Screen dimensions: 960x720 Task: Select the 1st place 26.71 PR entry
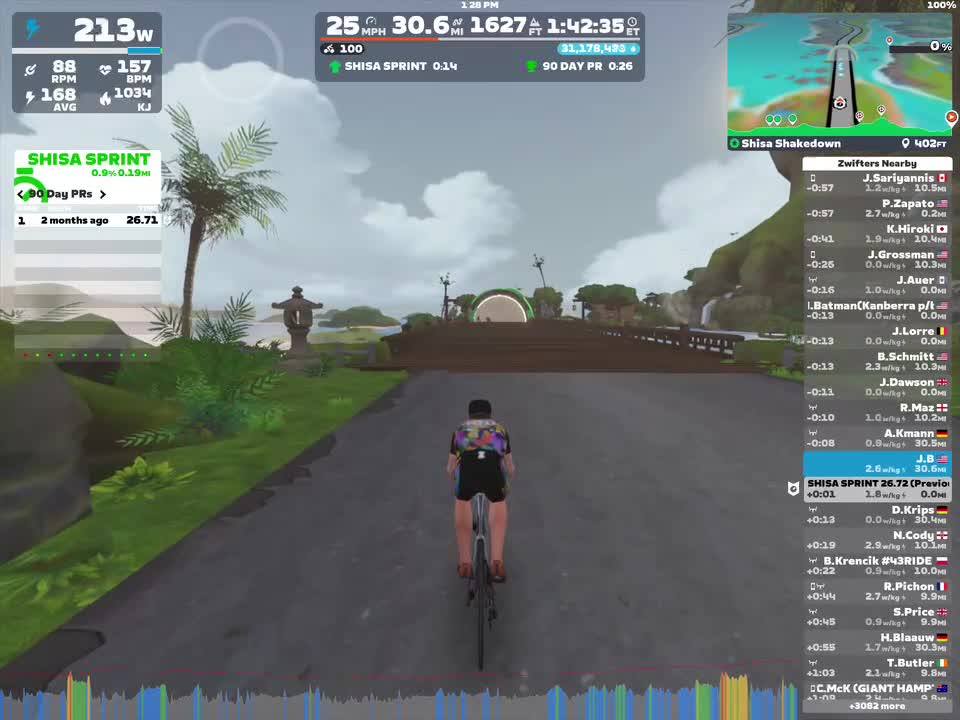[x=87, y=220]
